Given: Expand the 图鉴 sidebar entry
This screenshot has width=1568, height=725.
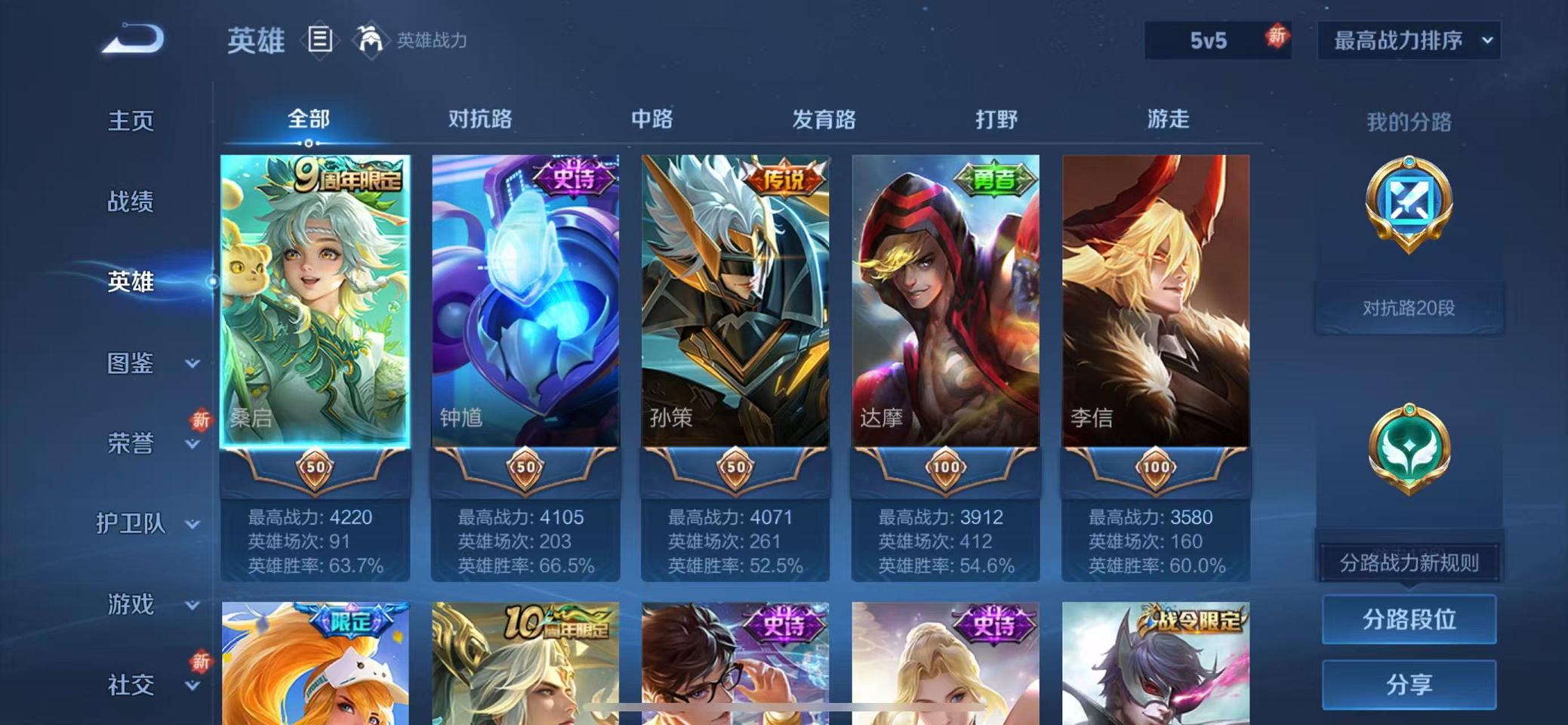Looking at the screenshot, I should point(133,365).
